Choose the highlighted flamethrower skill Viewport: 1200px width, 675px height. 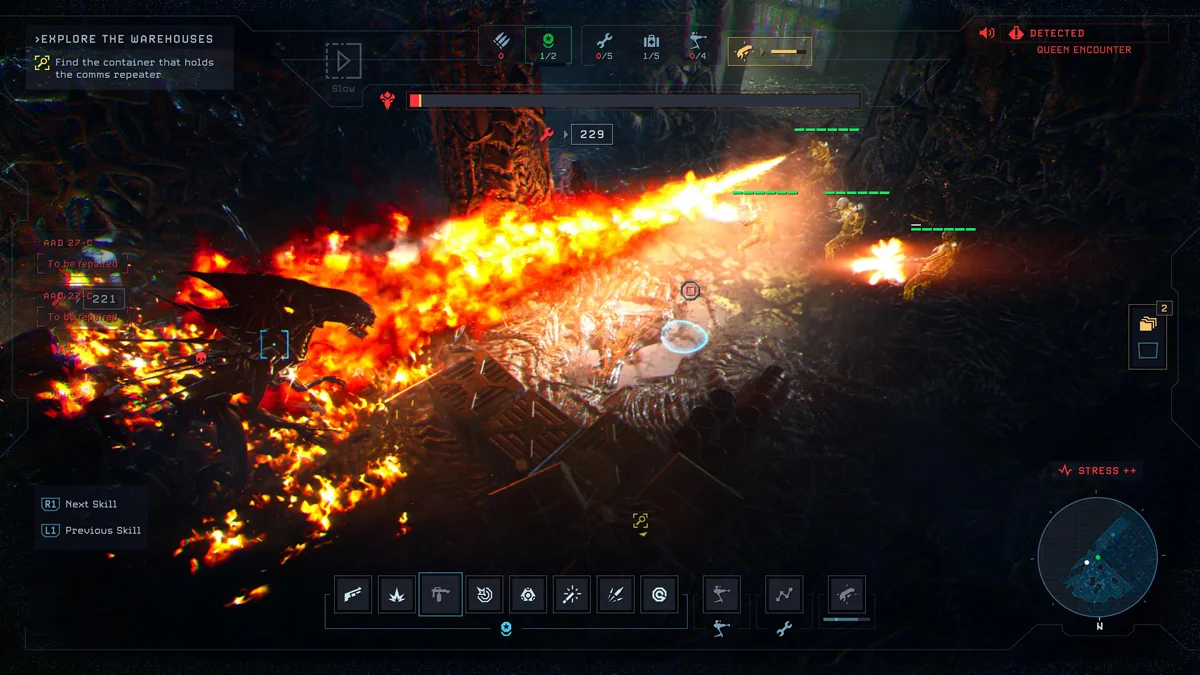click(x=440, y=594)
